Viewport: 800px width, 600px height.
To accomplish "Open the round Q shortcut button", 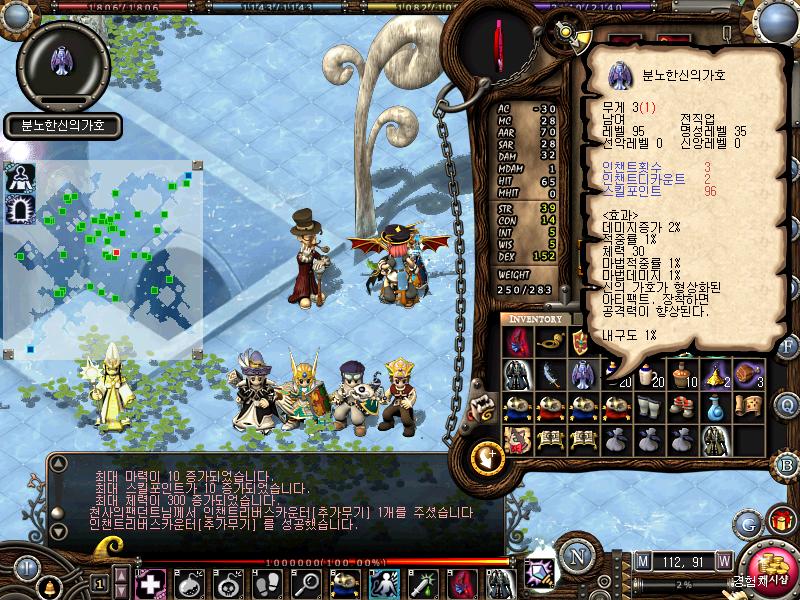I will tap(788, 405).
